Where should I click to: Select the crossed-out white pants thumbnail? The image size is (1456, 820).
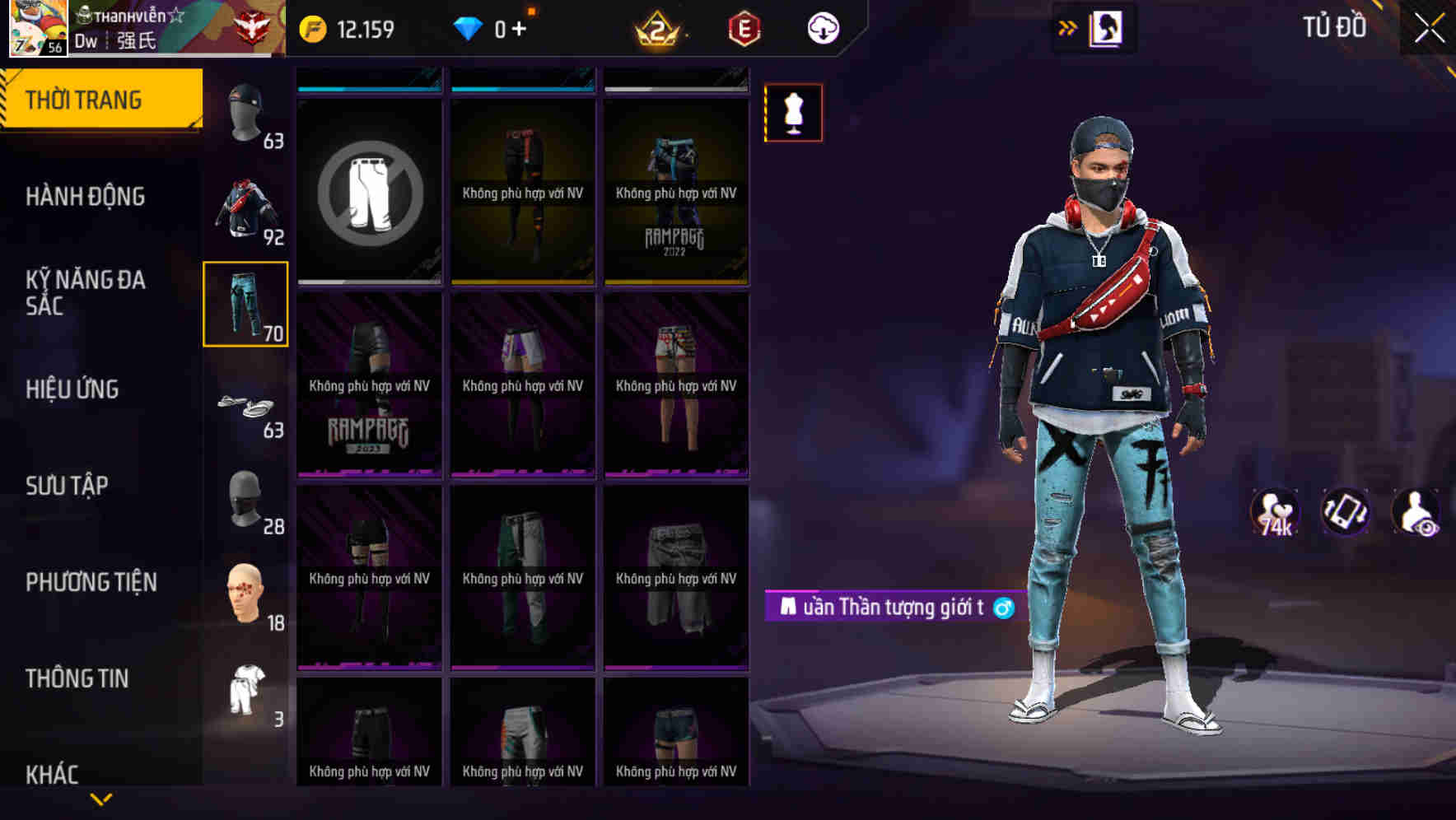[369, 193]
